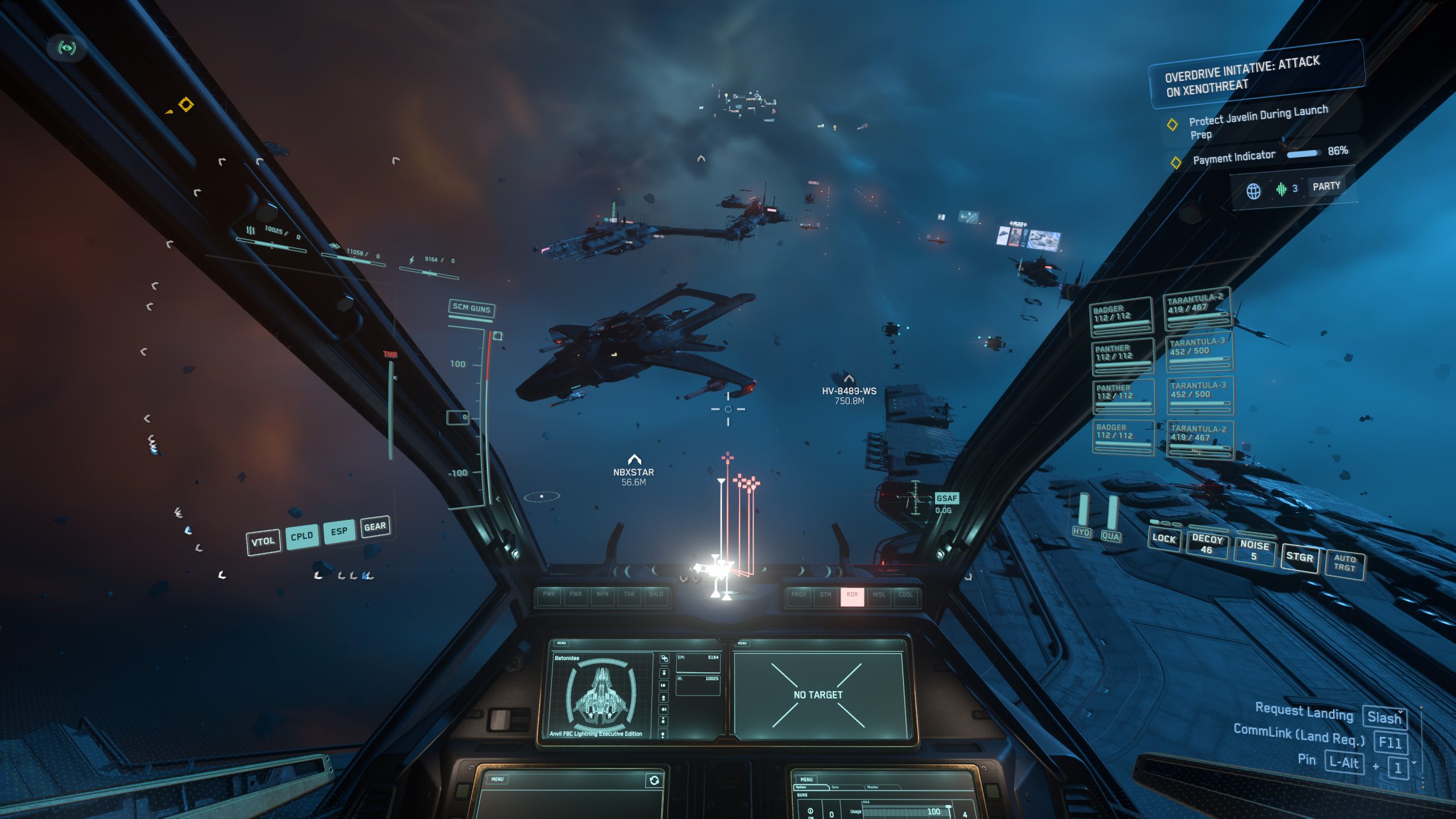
Task: Open the Overdrive Initiative mission tracker
Action: (1242, 76)
